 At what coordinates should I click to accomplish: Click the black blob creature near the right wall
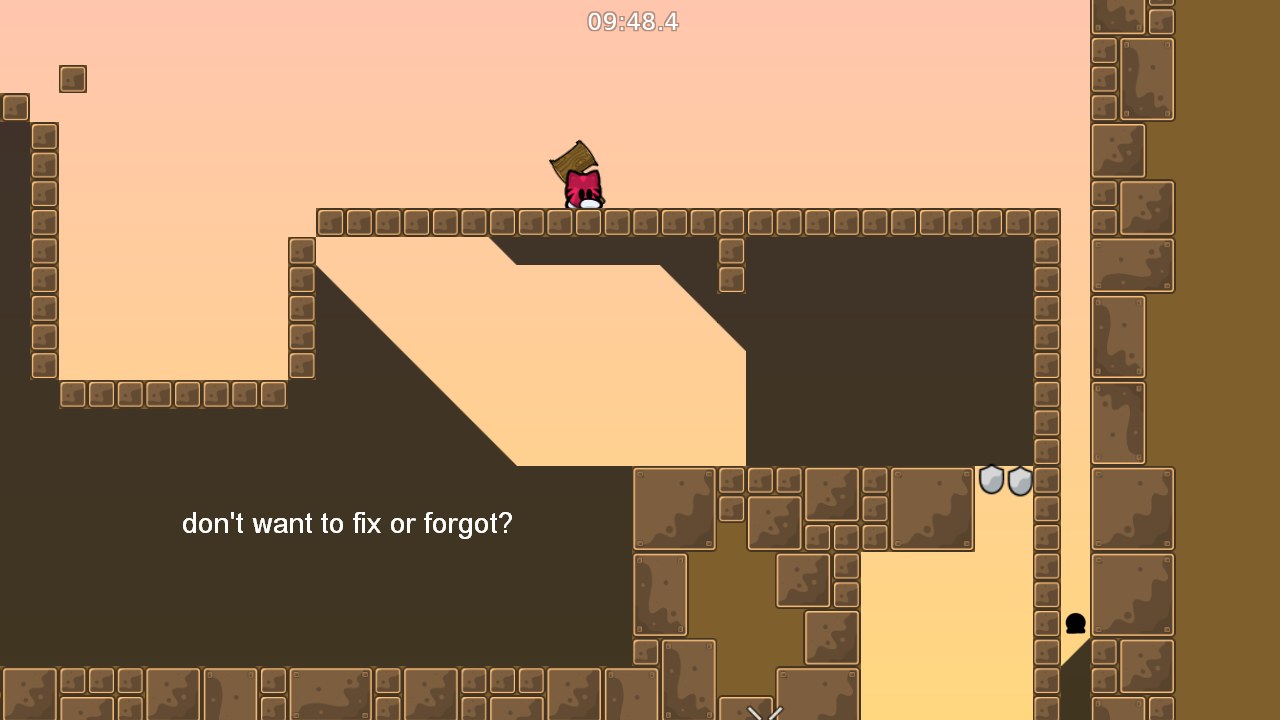tap(1075, 624)
